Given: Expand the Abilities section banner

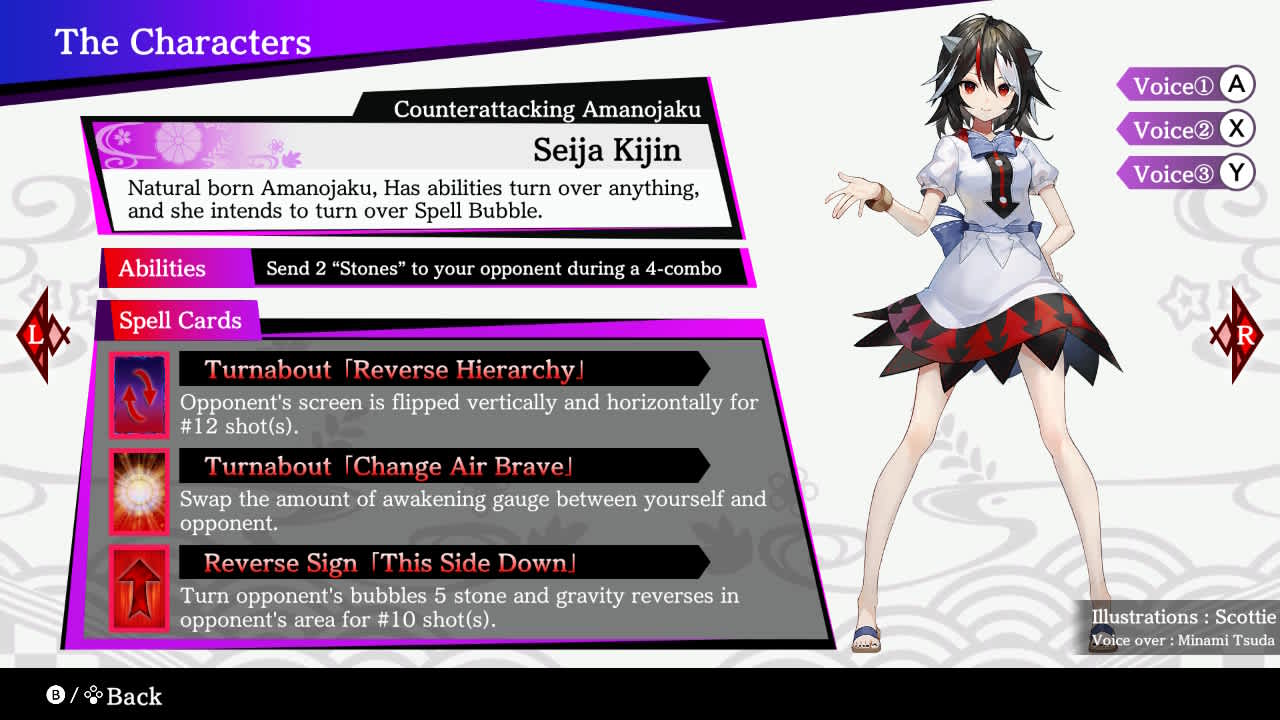Looking at the screenshot, I should tap(162, 268).
